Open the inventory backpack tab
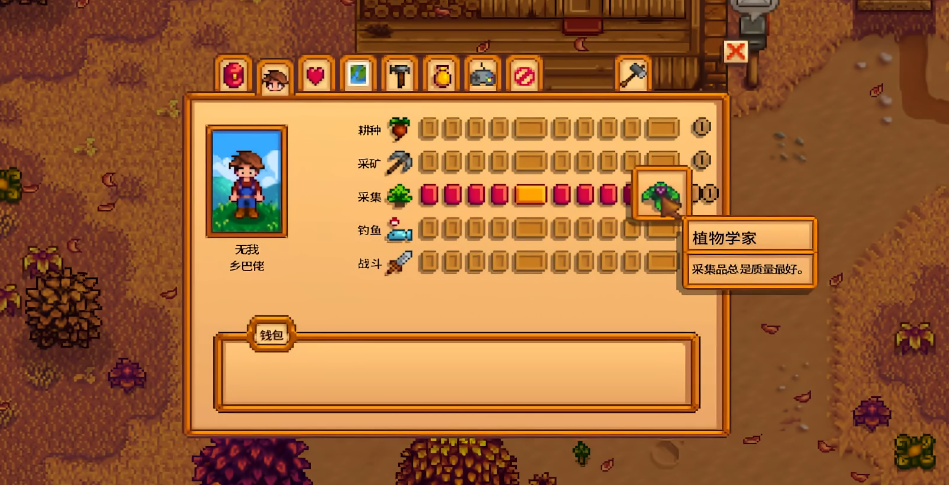 click(235, 75)
